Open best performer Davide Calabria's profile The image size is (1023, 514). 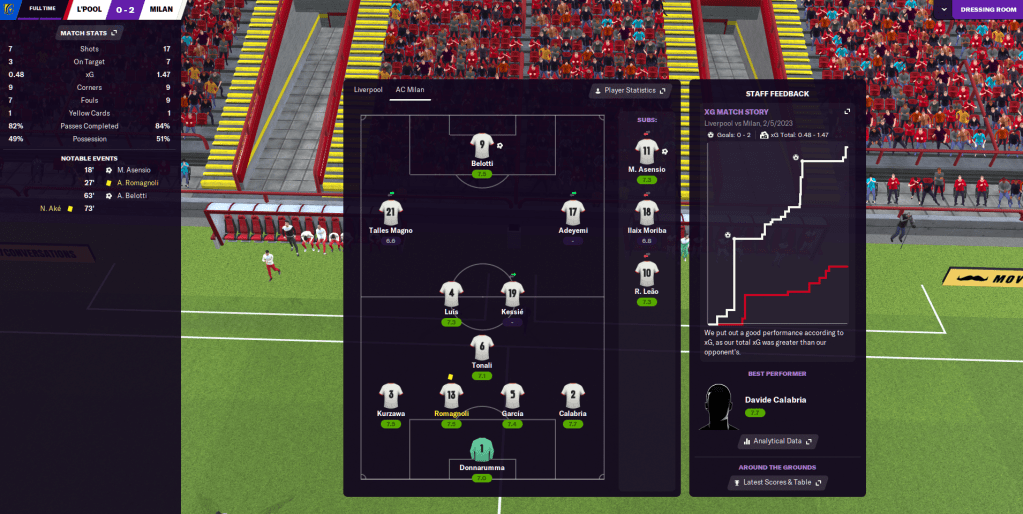tap(775, 400)
